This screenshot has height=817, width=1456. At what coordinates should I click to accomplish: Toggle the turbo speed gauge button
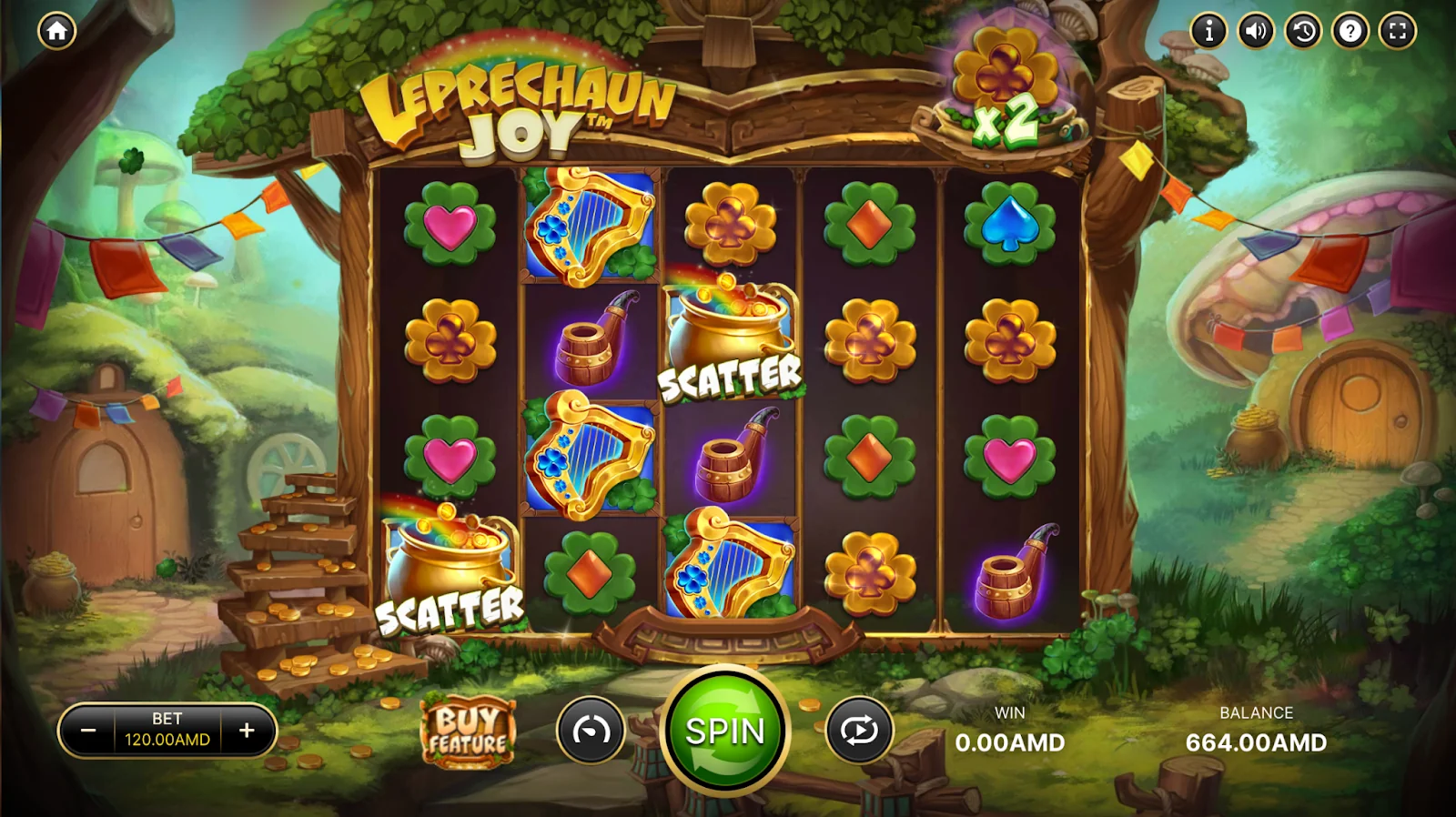(x=591, y=731)
